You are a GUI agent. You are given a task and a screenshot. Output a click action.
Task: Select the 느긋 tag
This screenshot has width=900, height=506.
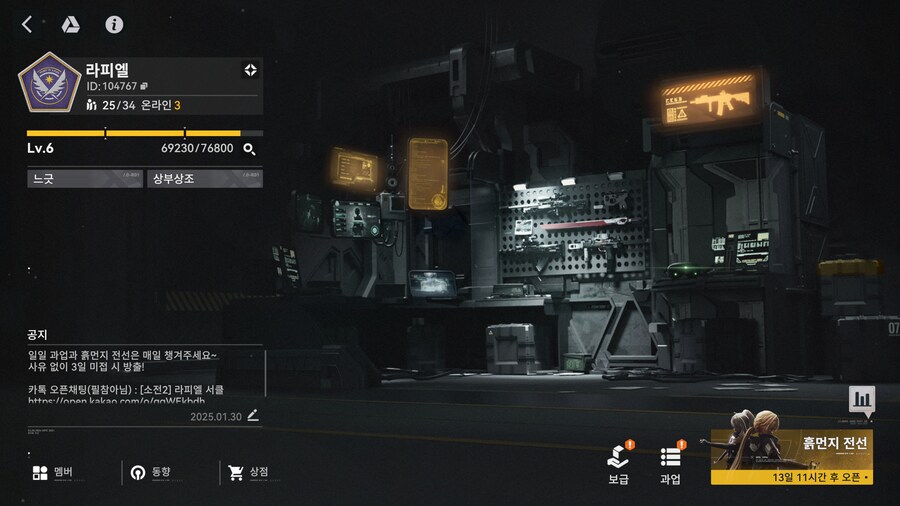point(85,179)
